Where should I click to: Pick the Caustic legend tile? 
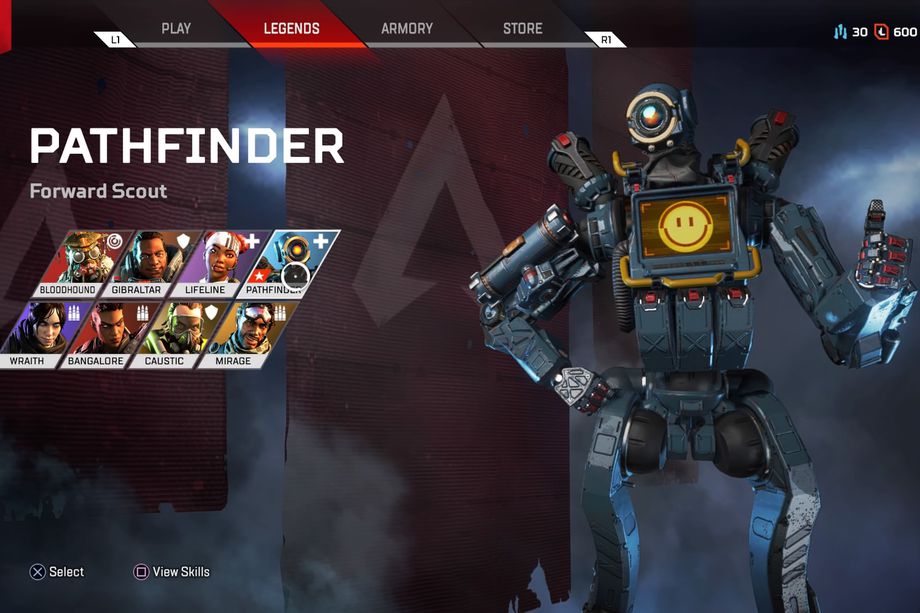click(x=171, y=333)
